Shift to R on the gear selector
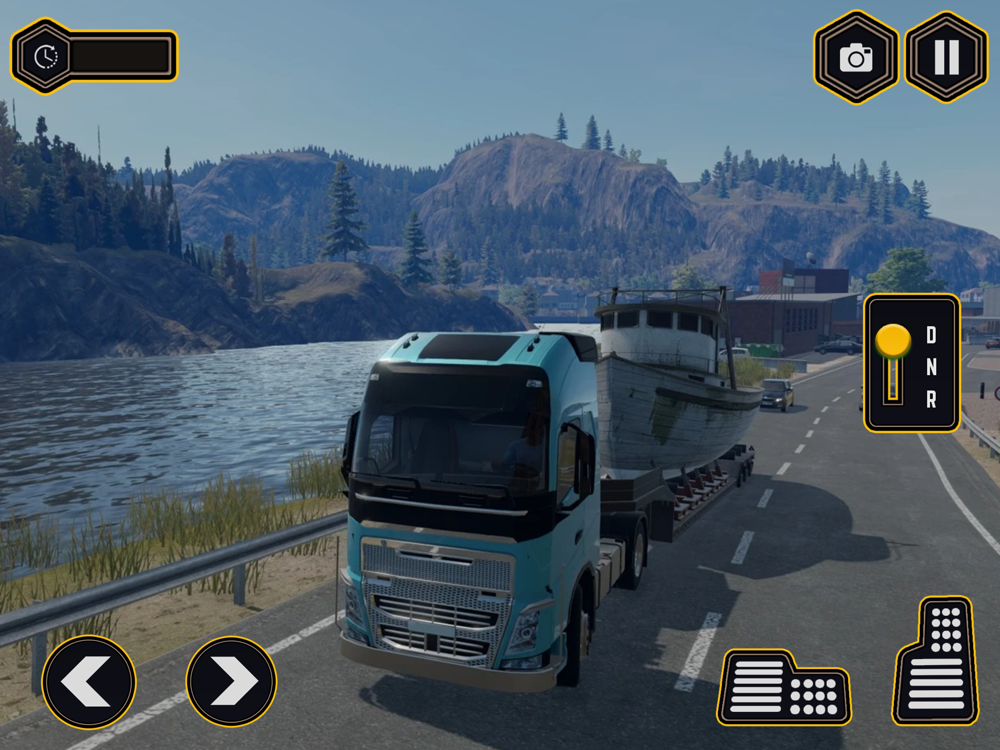The width and height of the screenshot is (1000, 750). pyautogui.click(x=931, y=400)
